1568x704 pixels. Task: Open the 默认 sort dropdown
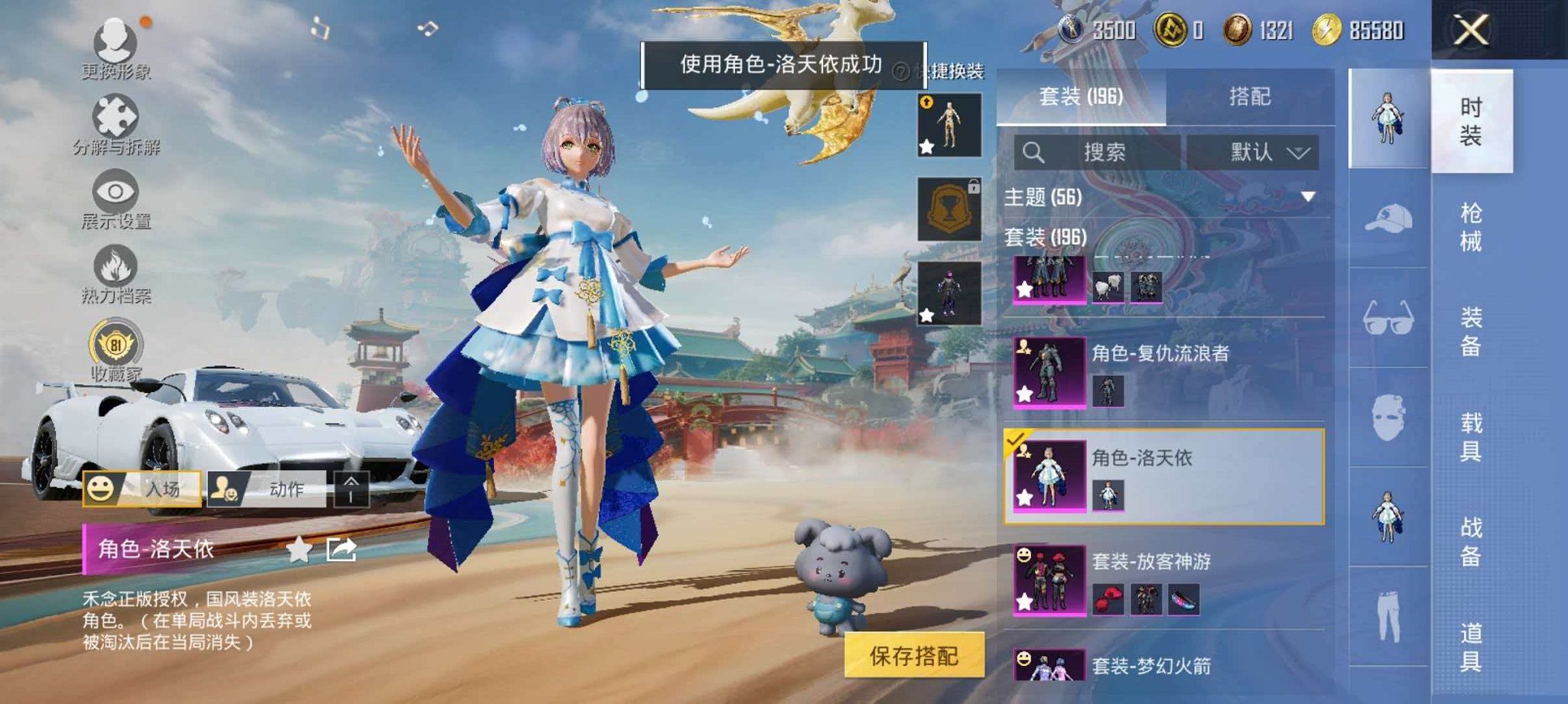pos(1254,152)
